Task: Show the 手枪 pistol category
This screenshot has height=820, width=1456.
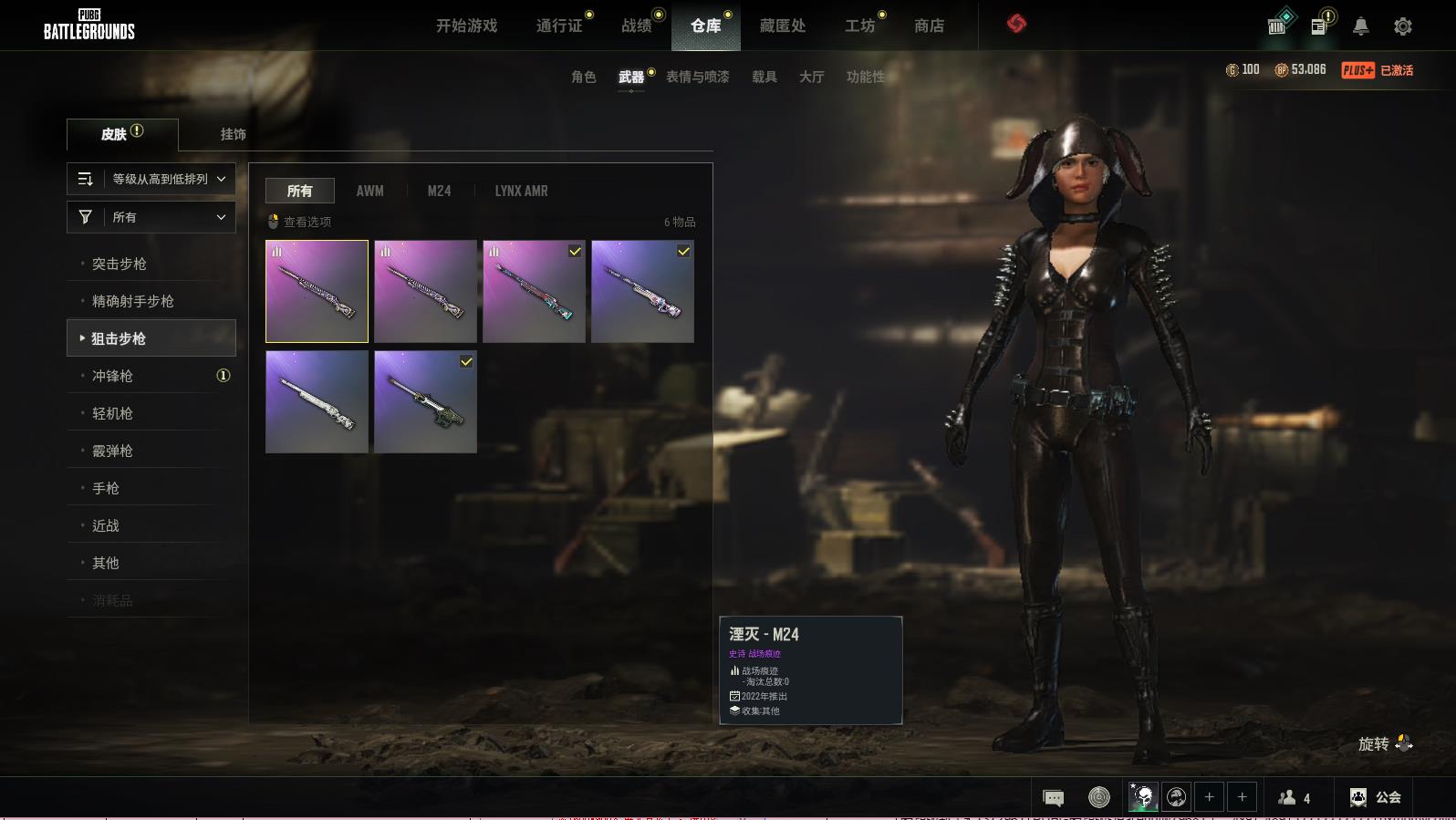Action: tap(106, 488)
